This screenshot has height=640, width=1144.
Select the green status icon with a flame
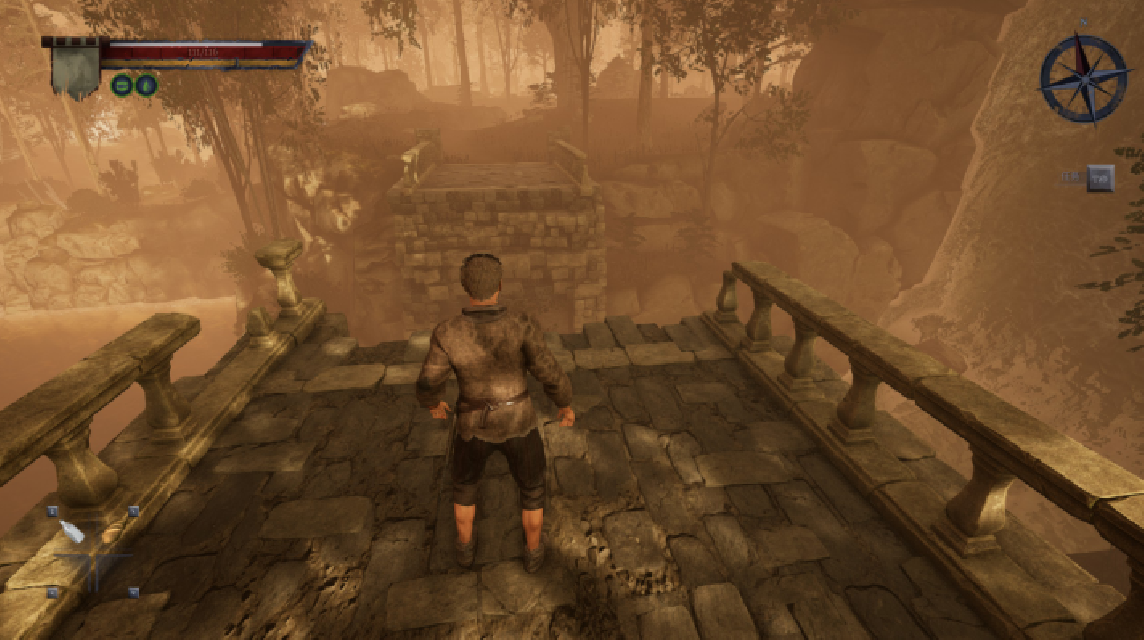146,85
